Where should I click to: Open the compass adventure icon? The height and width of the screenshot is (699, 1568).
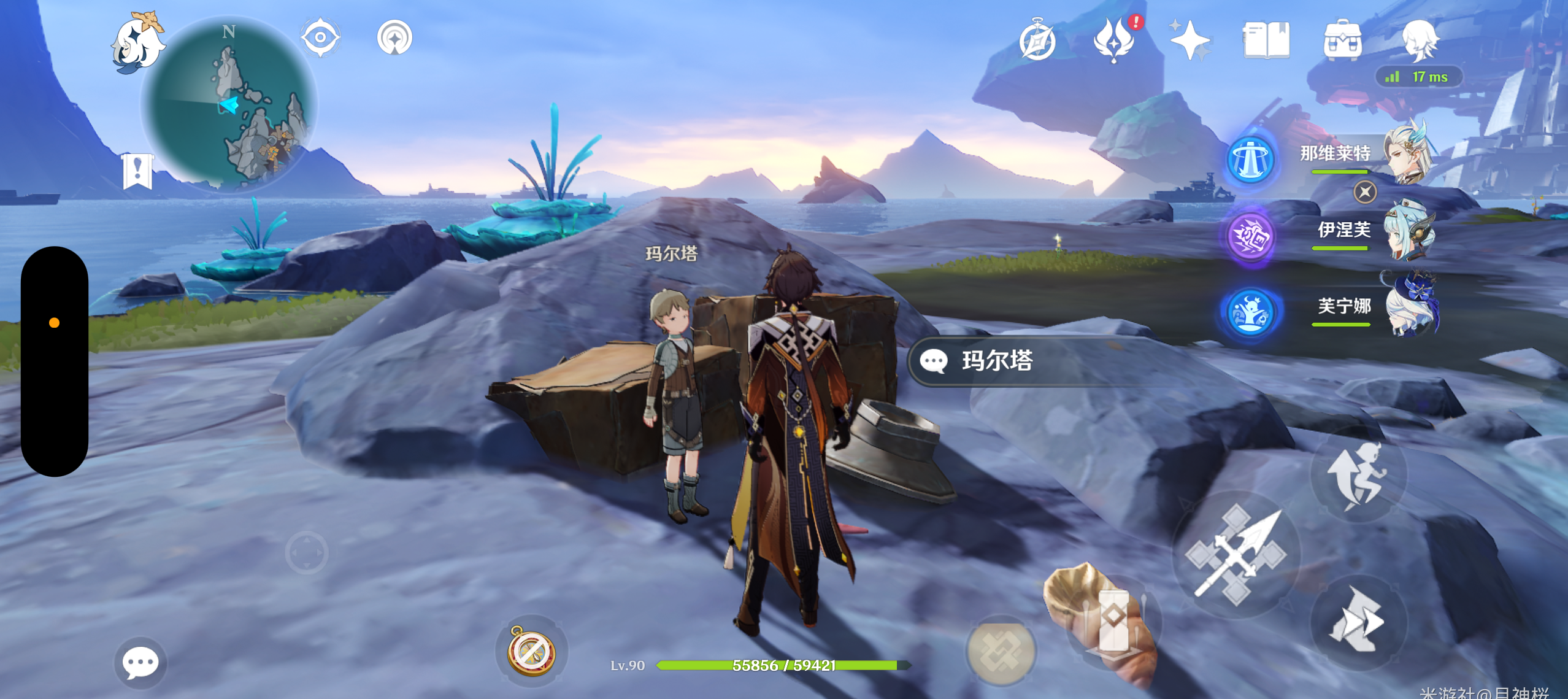click(1037, 41)
